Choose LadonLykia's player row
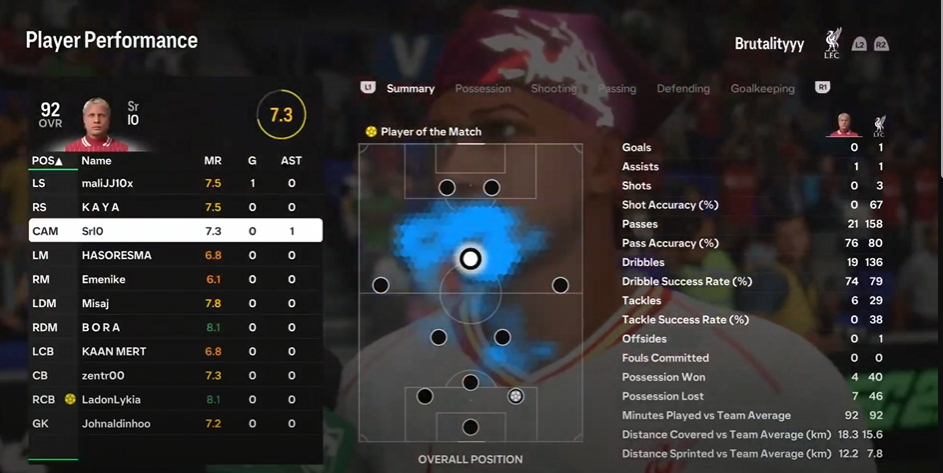This screenshot has width=943, height=473. pyautogui.click(x=175, y=399)
